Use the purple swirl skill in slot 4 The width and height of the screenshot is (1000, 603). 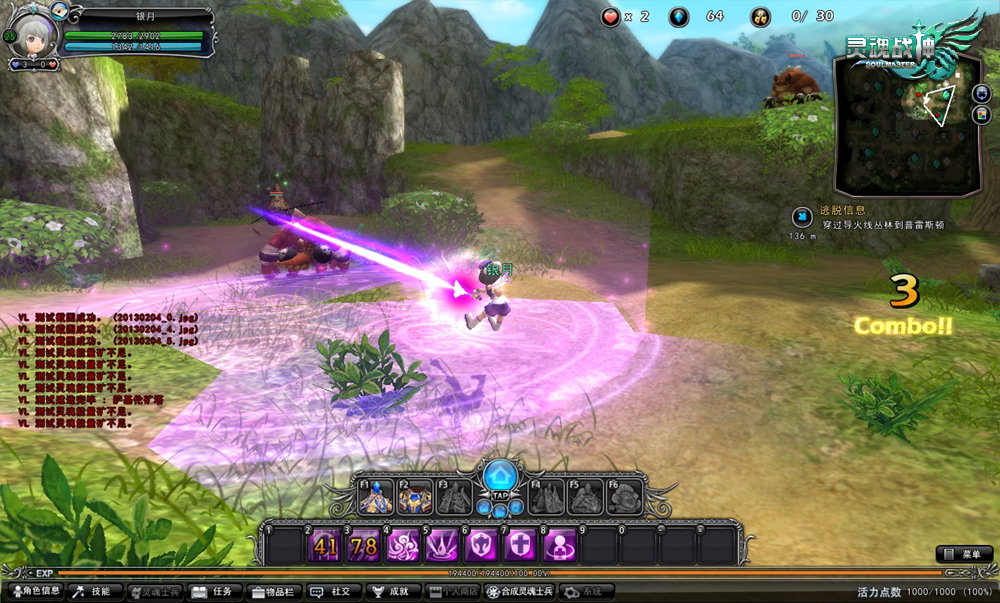click(402, 546)
